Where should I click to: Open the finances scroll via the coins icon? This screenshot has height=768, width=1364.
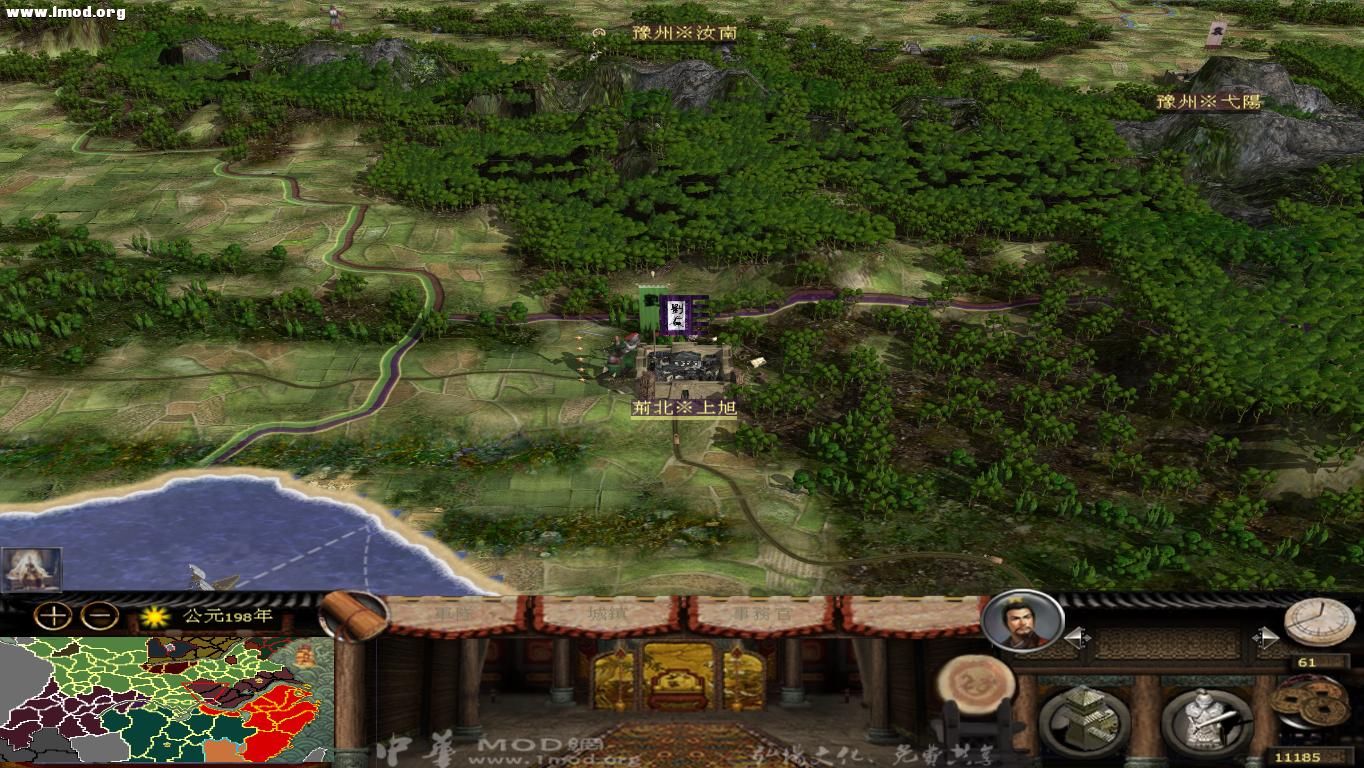click(1310, 700)
